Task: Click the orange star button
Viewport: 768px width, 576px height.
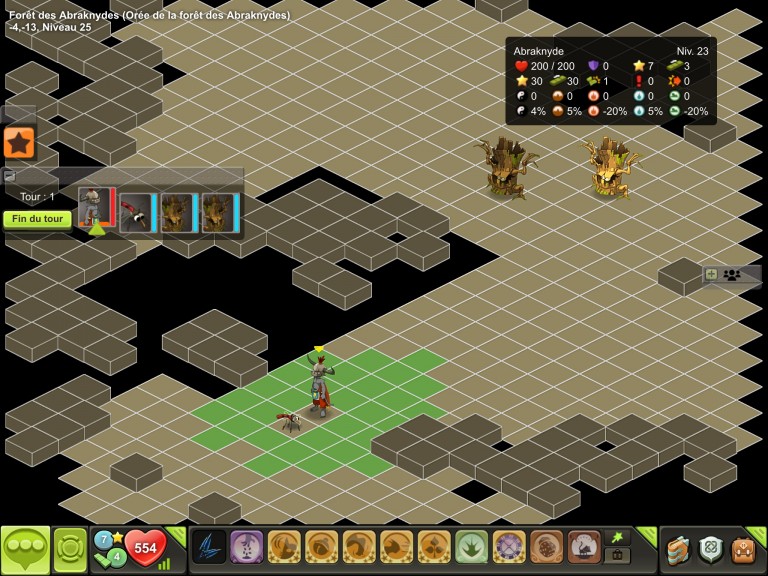Action: pyautogui.click(x=19, y=143)
